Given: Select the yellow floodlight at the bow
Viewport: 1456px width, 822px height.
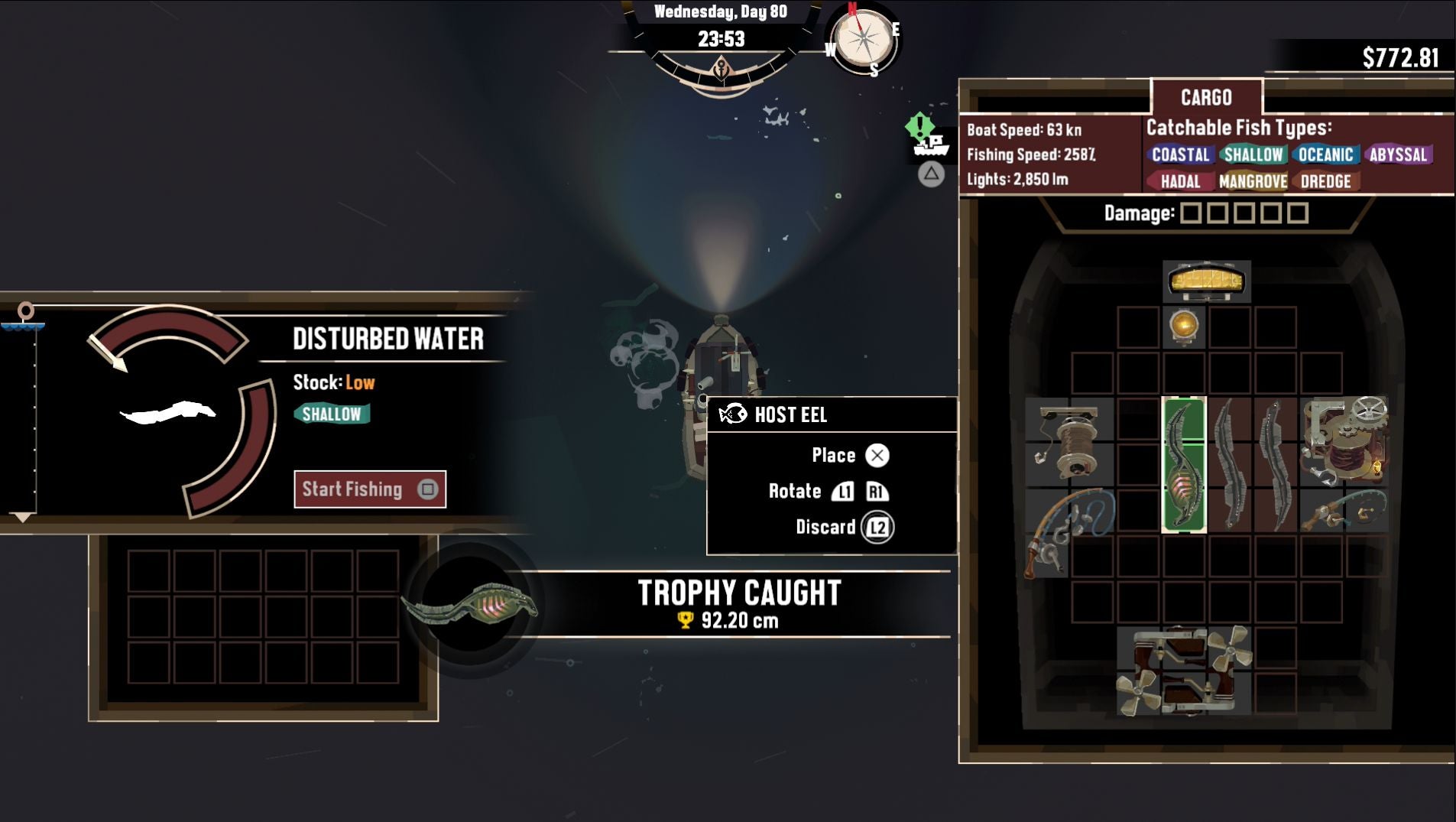Looking at the screenshot, I should pyautogui.click(x=1206, y=281).
